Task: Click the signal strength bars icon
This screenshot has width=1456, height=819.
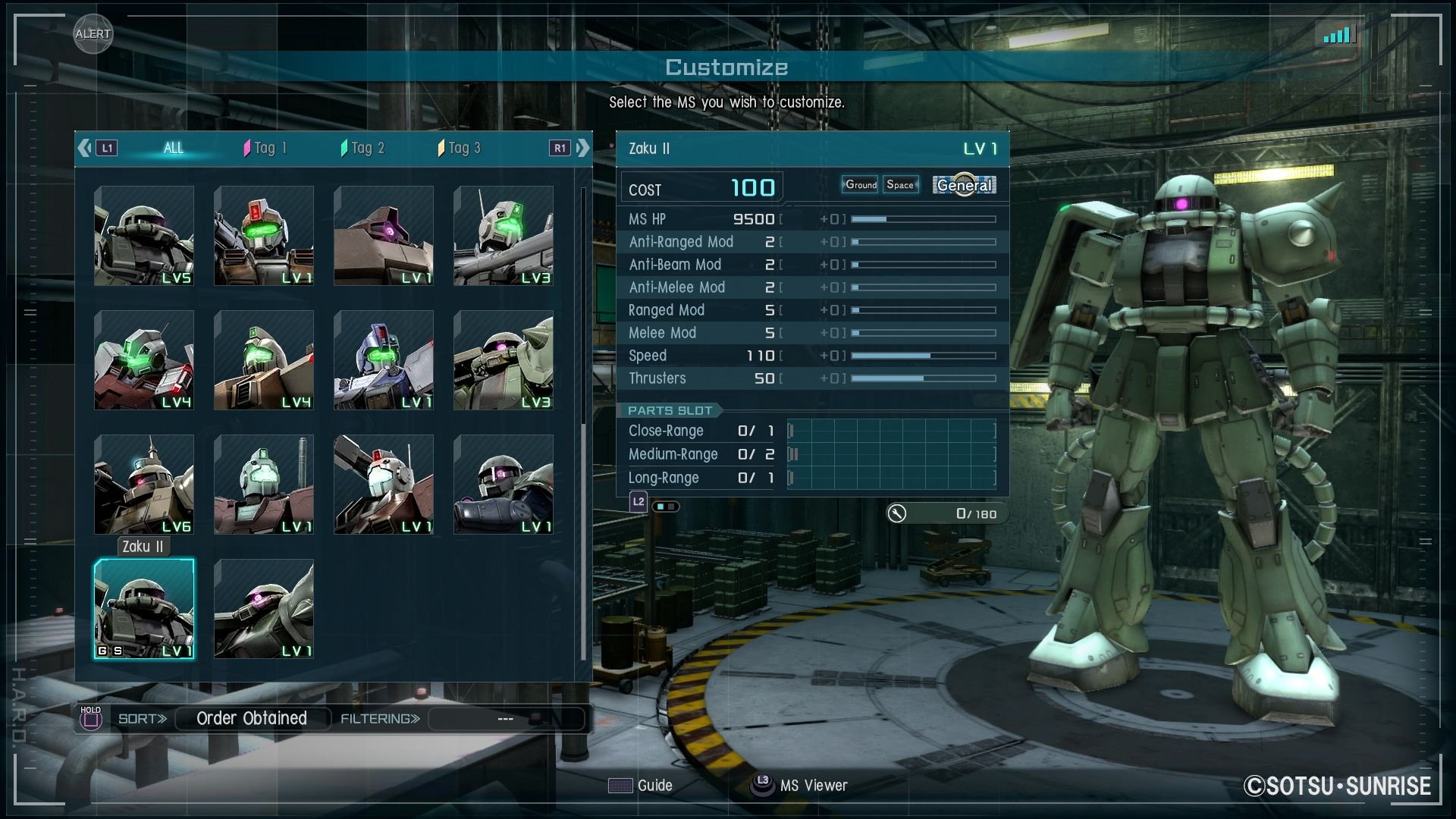Action: [1338, 34]
